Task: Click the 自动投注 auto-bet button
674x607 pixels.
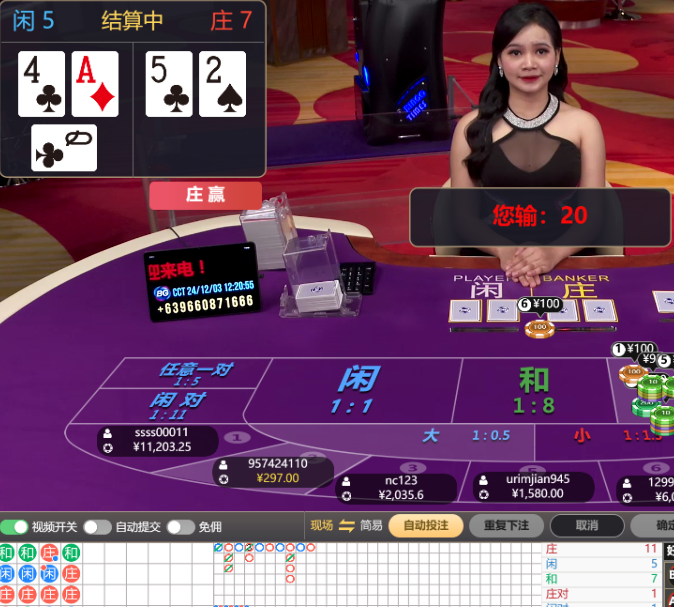Action: (425, 526)
